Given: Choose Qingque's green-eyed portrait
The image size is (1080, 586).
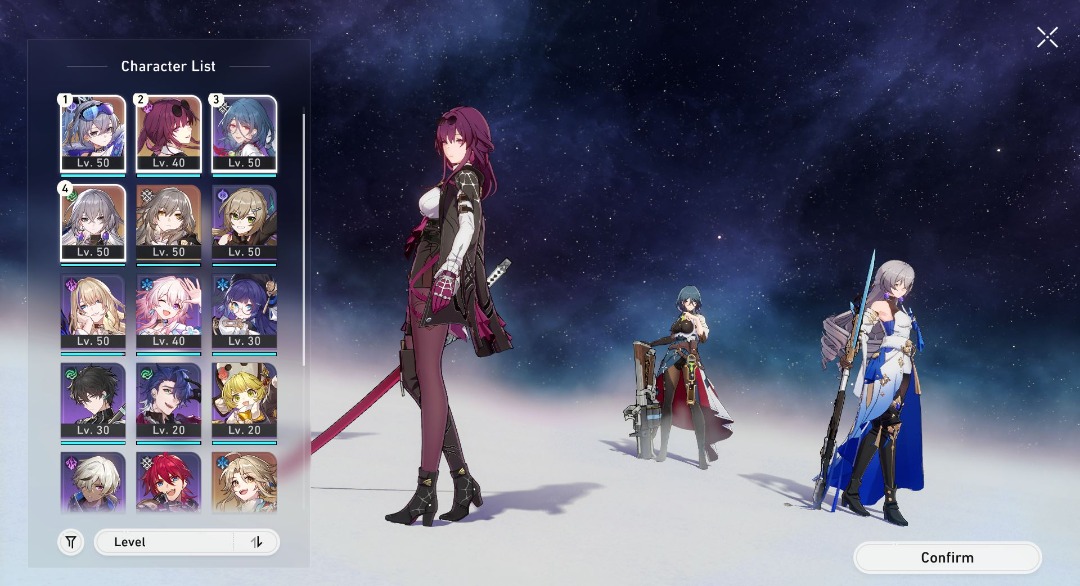Looking at the screenshot, I should pyautogui.click(x=244, y=223).
